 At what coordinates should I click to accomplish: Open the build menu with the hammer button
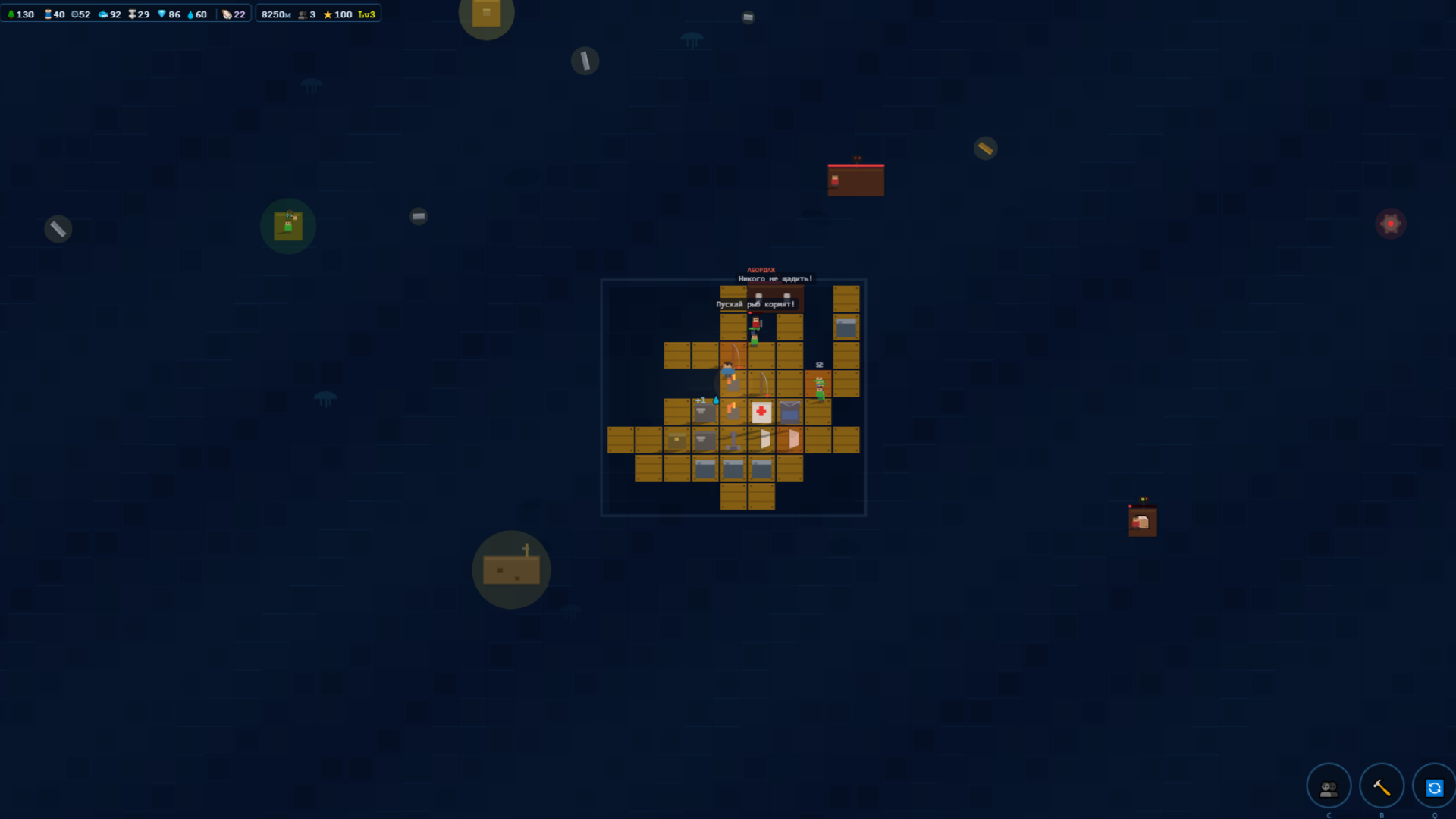pos(1382,786)
